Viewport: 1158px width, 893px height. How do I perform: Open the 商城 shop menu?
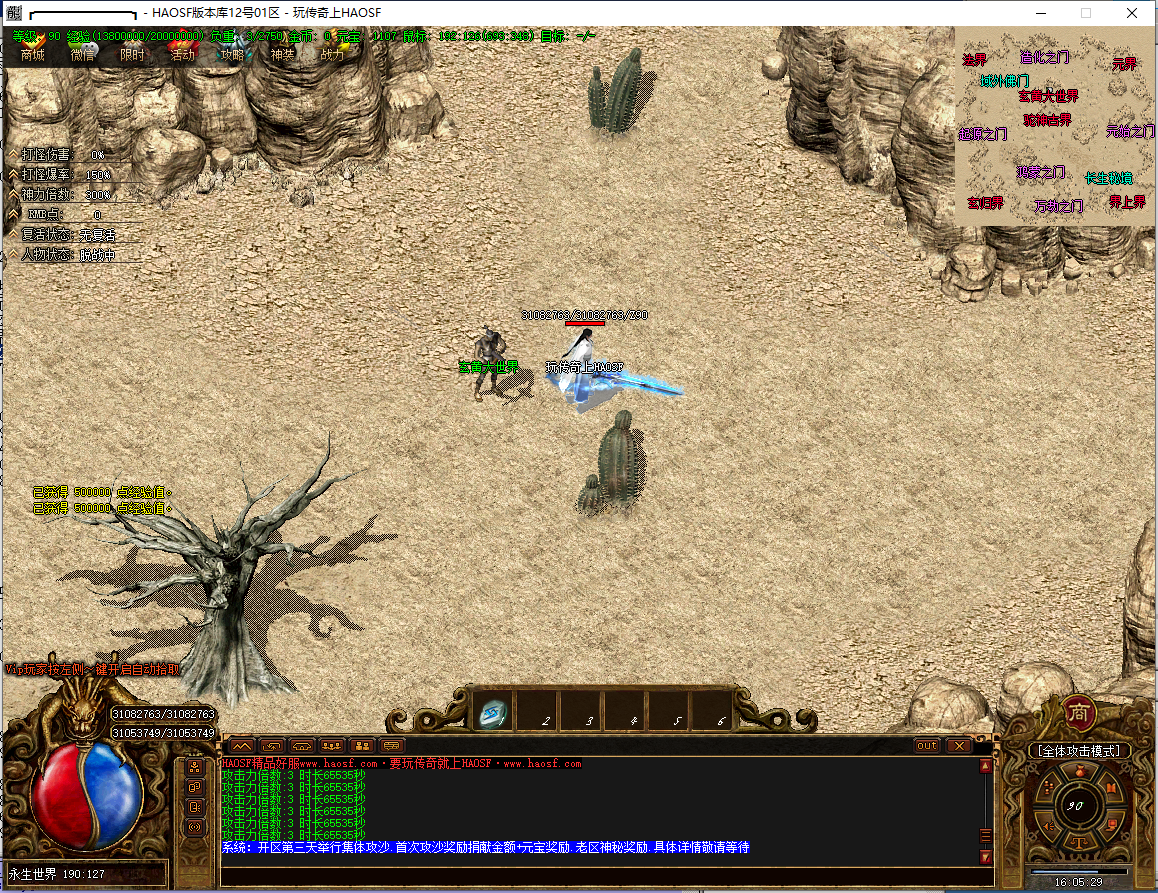[x=33, y=54]
